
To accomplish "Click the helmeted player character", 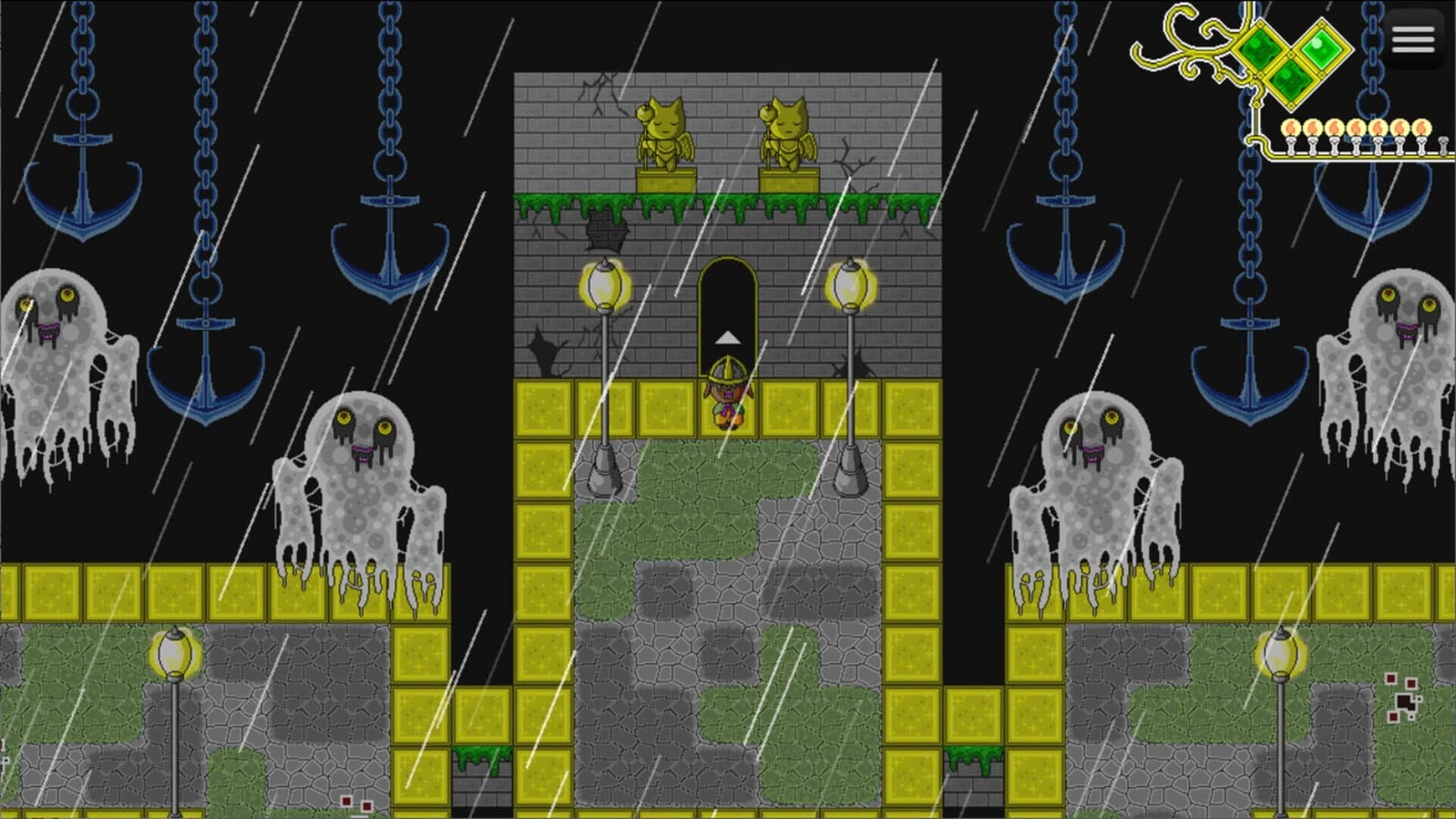I will 726,394.
